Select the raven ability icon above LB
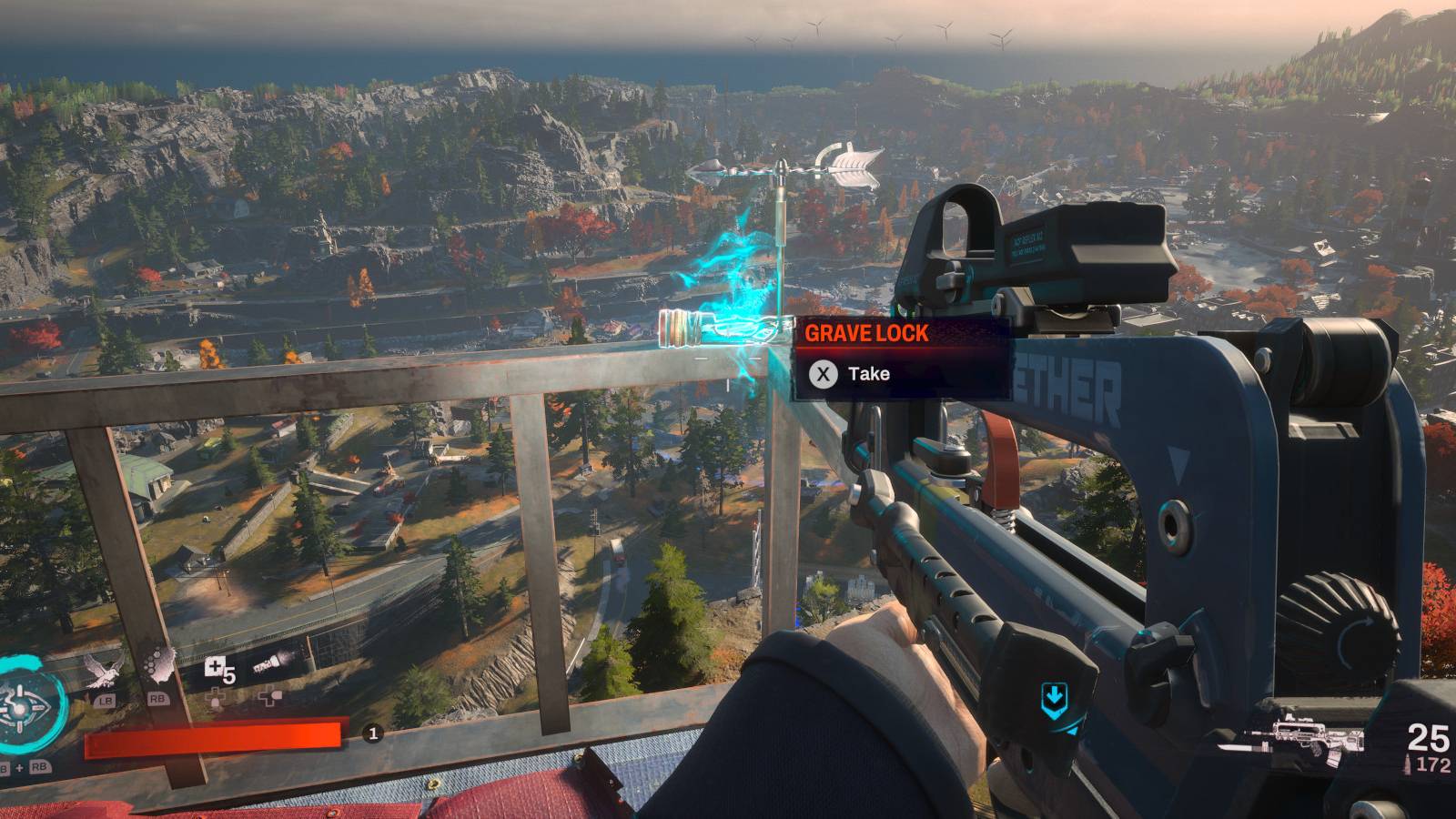The image size is (1456, 819). (104, 669)
